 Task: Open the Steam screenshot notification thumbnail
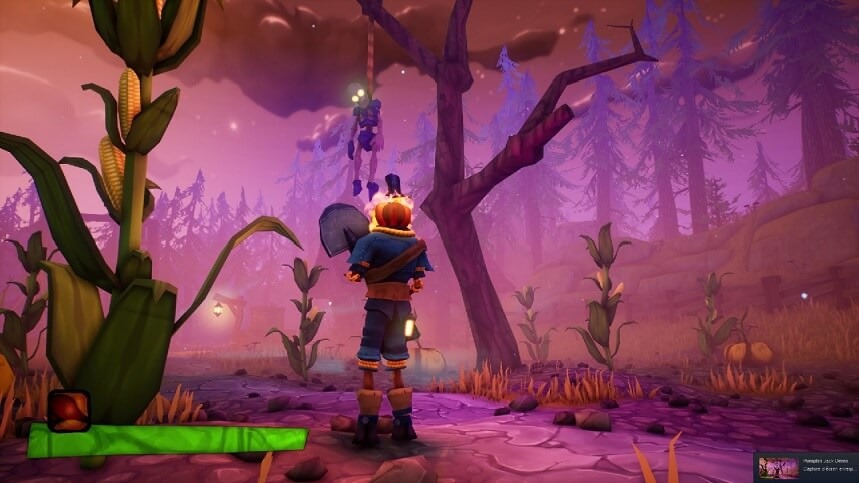coord(778,467)
